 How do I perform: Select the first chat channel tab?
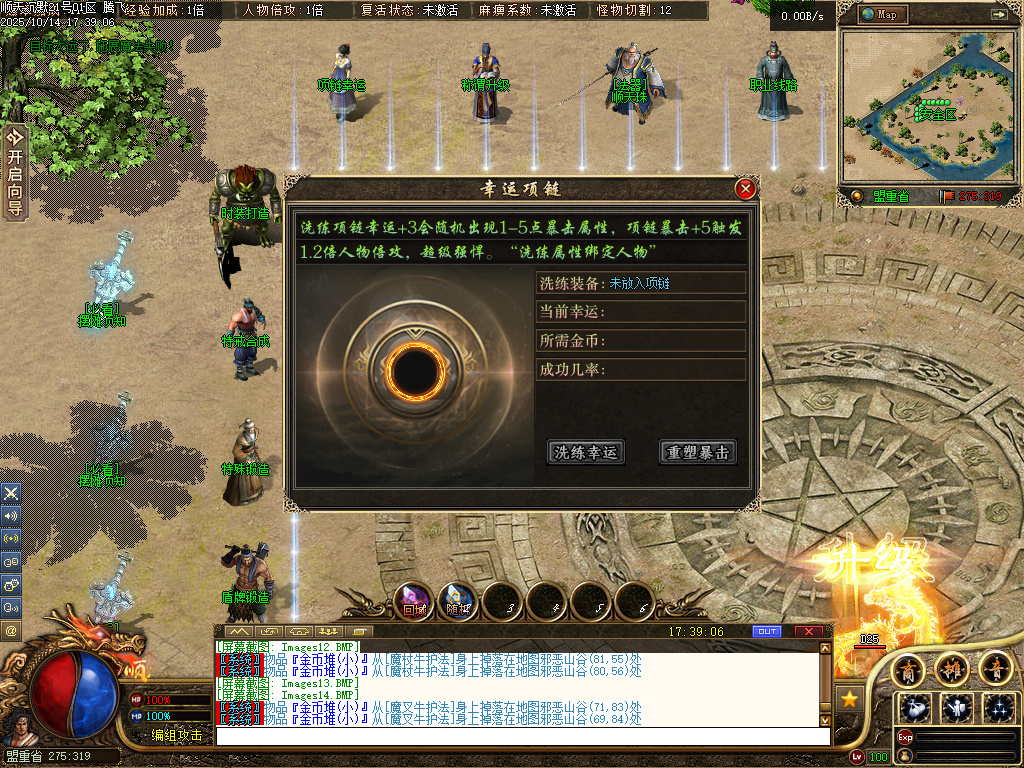238,631
